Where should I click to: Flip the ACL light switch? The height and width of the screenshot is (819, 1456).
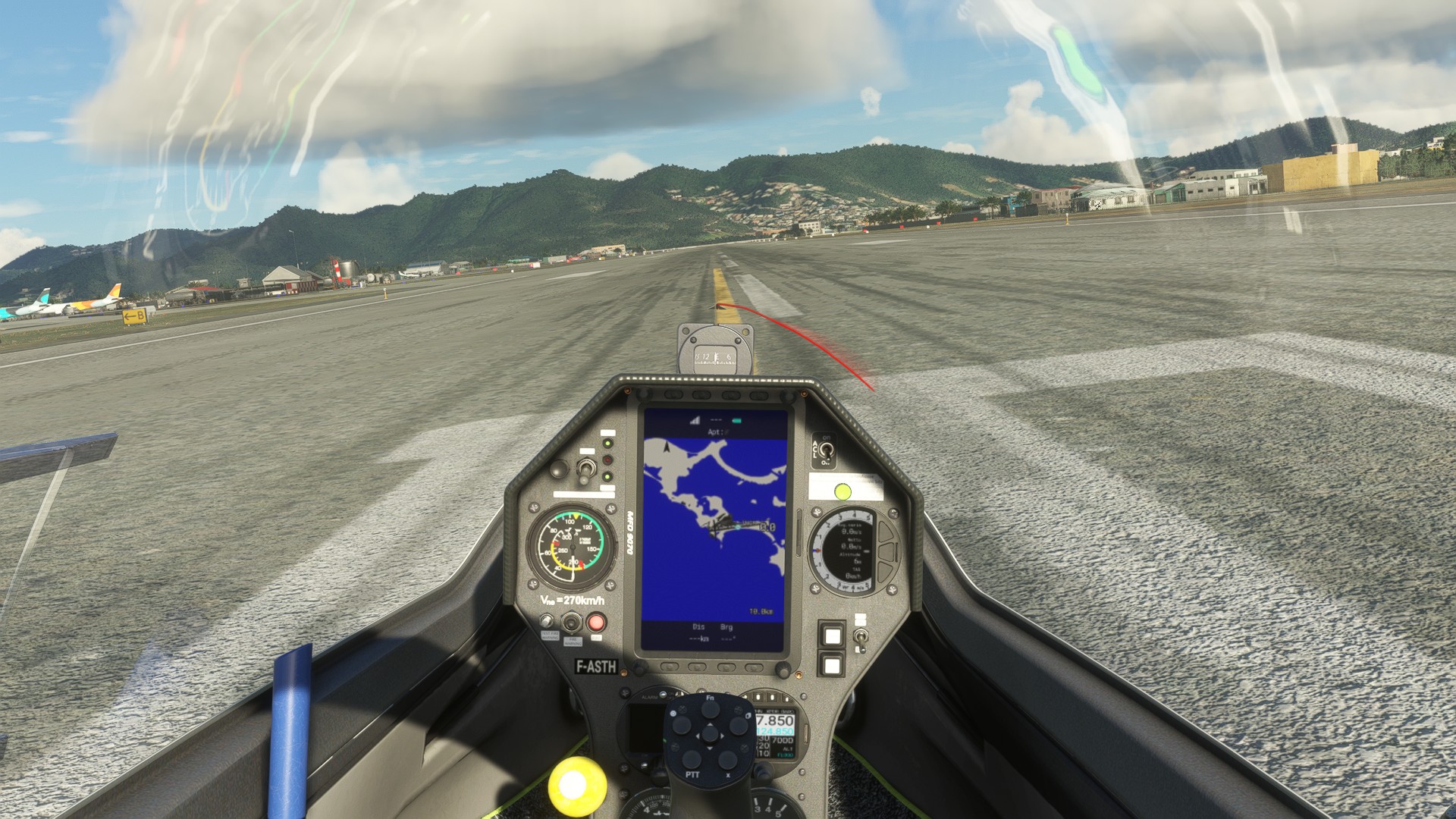point(827,453)
